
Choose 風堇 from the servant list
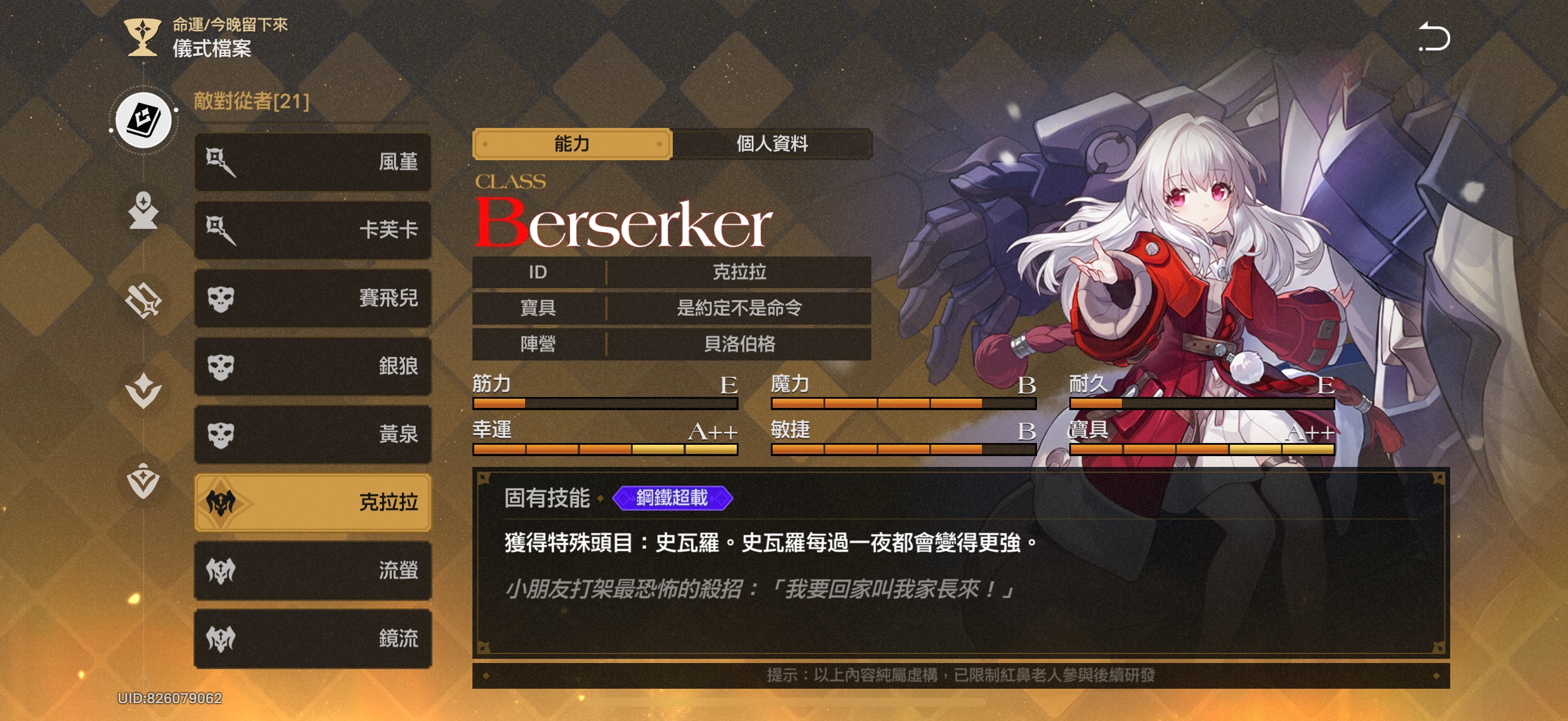click(312, 162)
